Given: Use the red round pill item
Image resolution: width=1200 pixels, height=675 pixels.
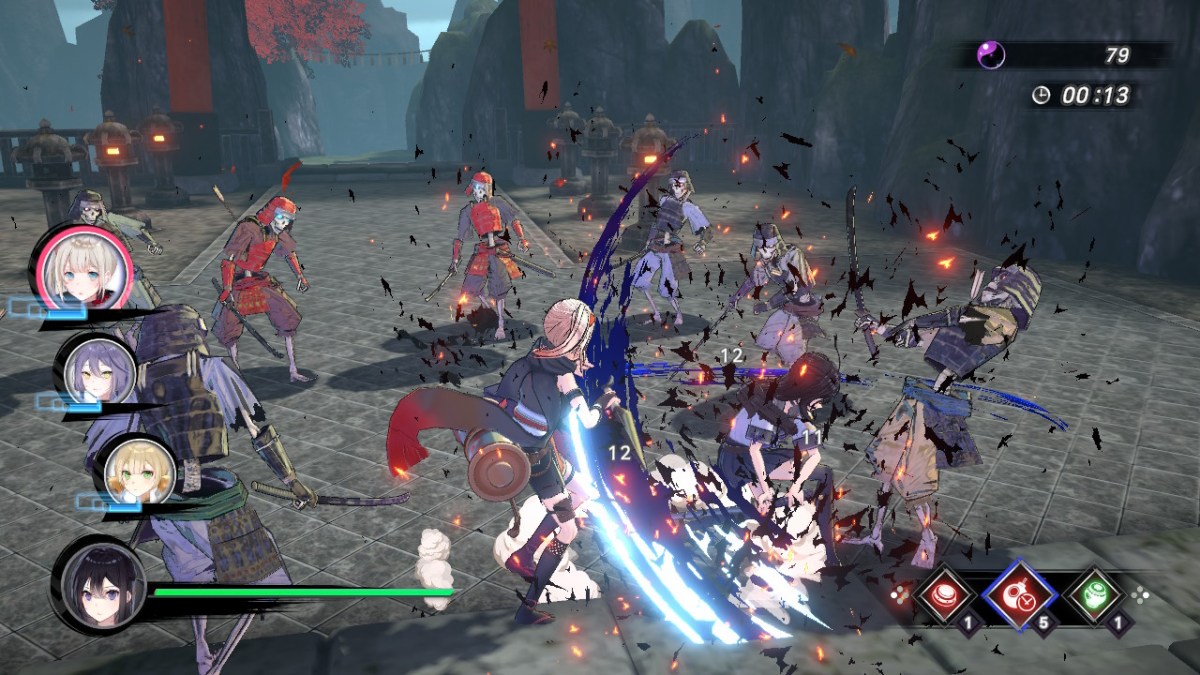Looking at the screenshot, I should click(x=942, y=594).
